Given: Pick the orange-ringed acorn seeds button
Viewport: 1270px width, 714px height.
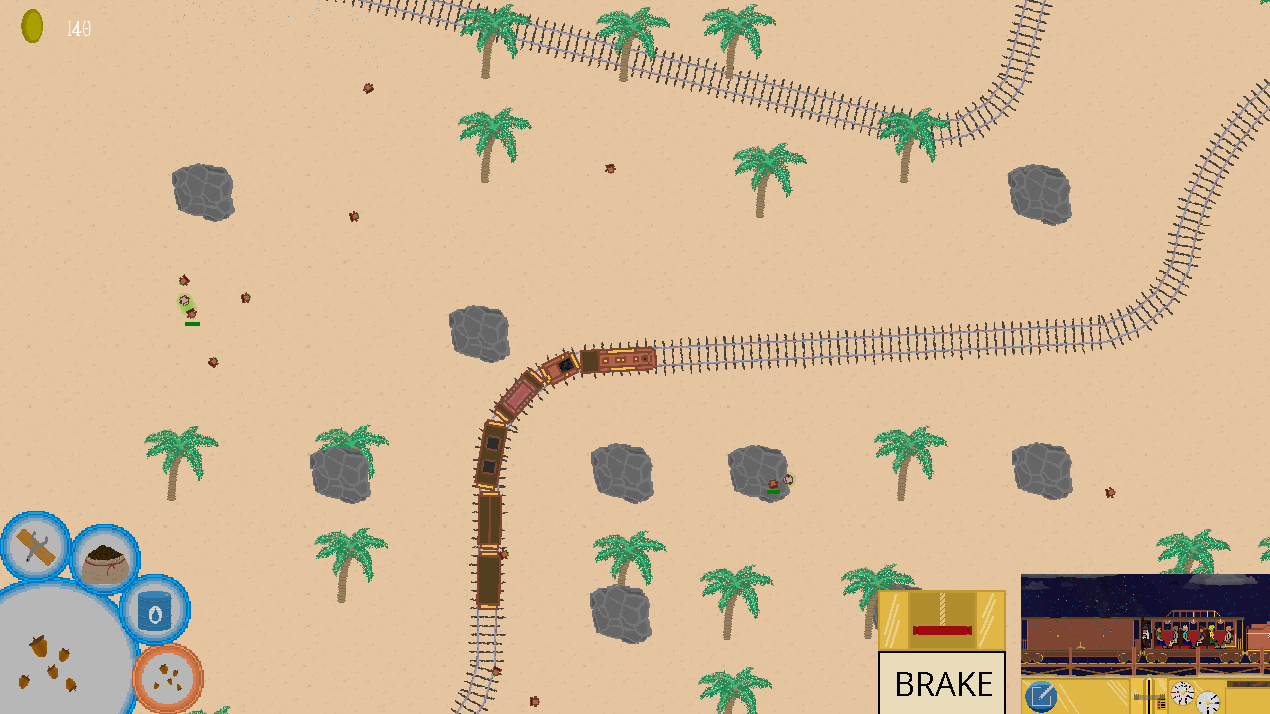Looking at the screenshot, I should coord(168,678).
